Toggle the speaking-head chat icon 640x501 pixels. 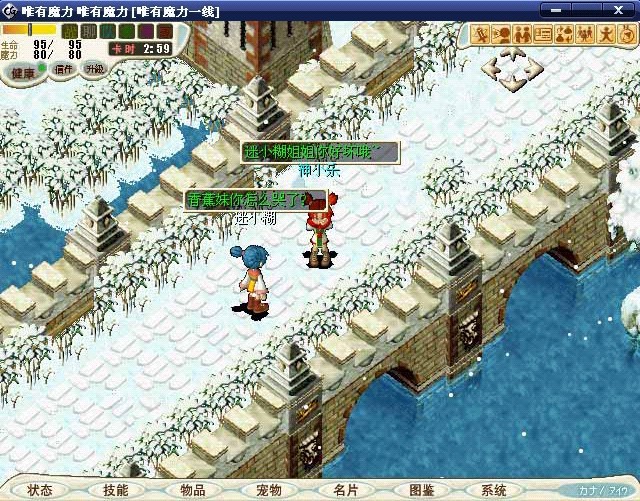click(502, 33)
